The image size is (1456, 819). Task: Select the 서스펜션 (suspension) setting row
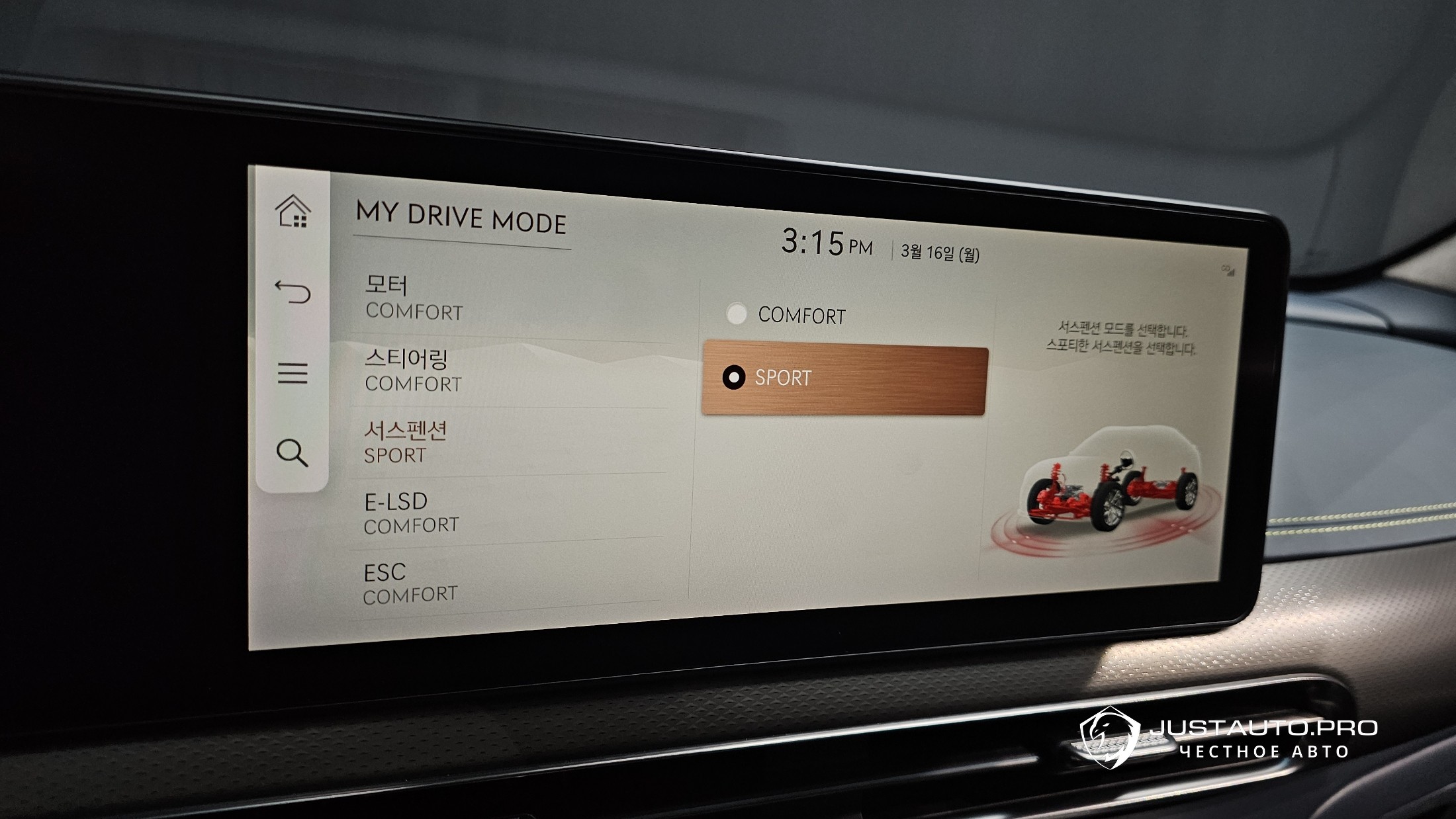[x=510, y=442]
